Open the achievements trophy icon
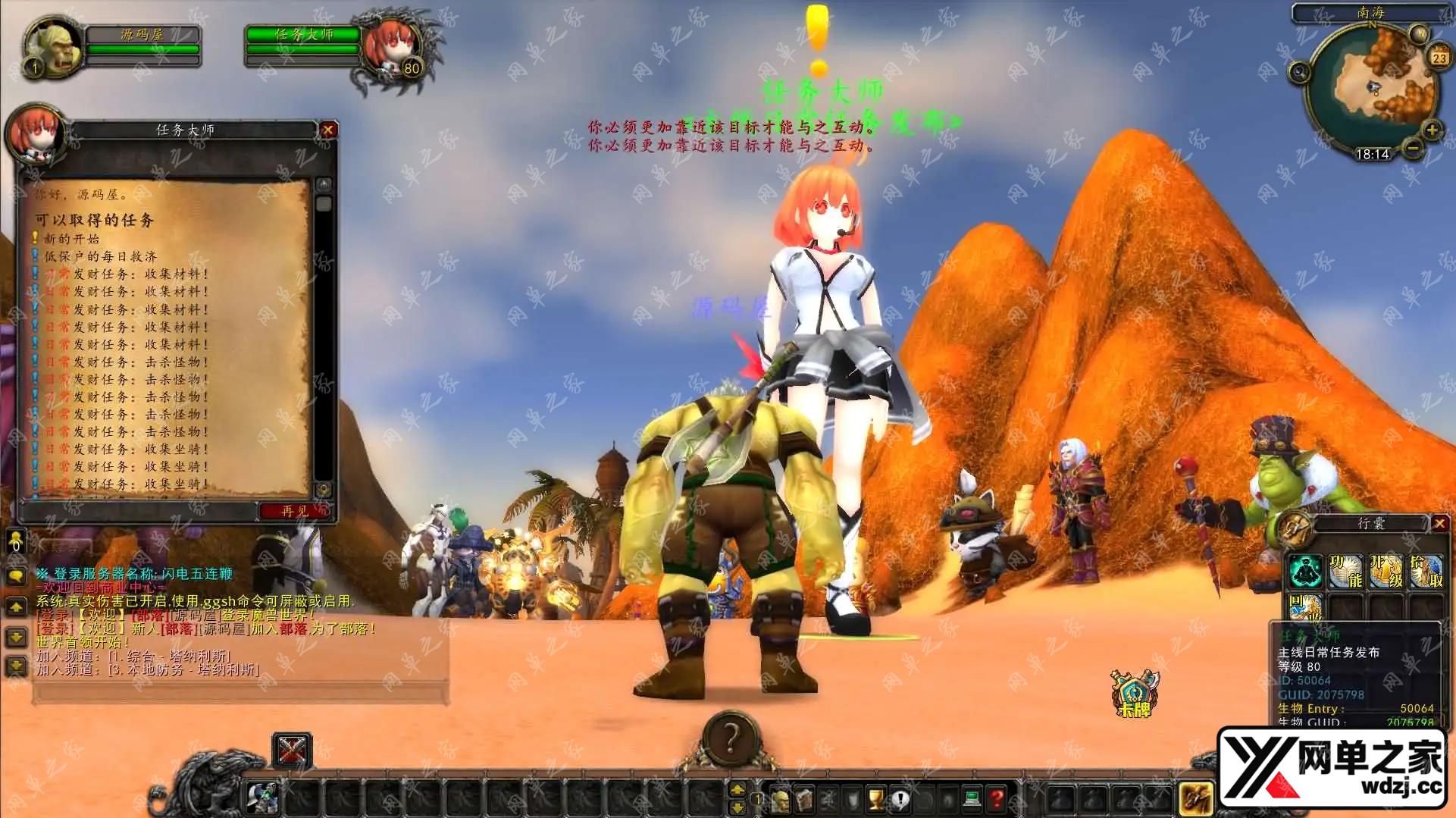 click(x=876, y=798)
